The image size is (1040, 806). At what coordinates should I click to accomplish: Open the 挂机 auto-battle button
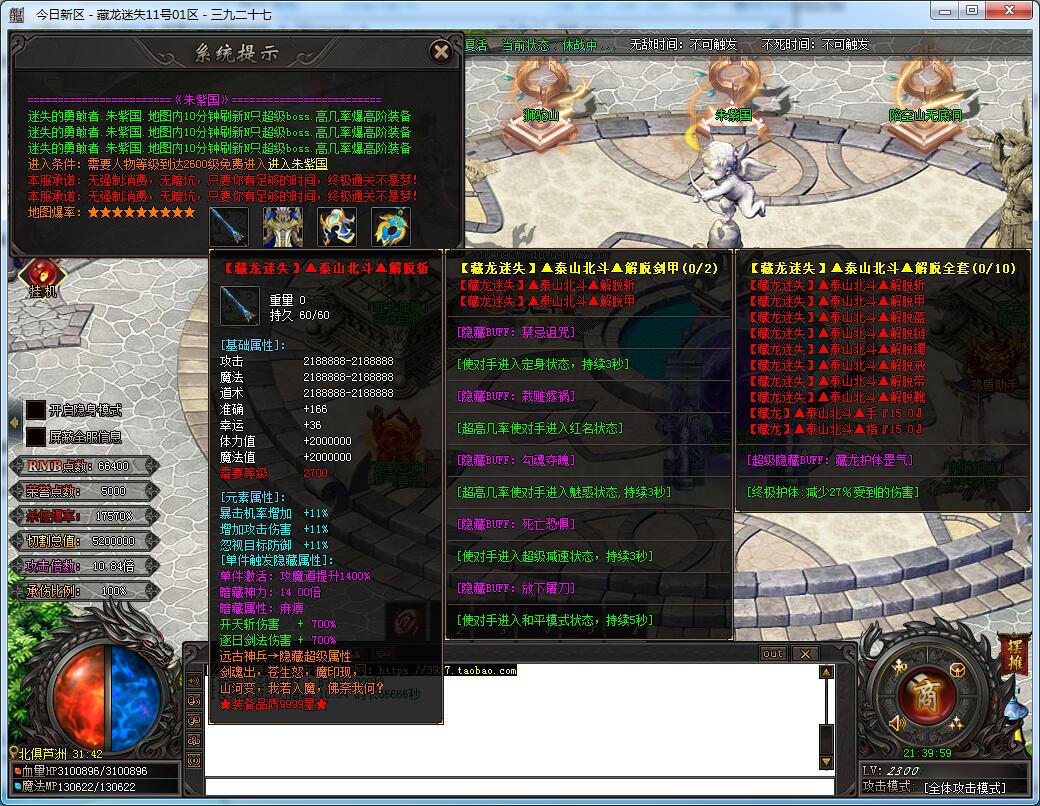tap(42, 278)
